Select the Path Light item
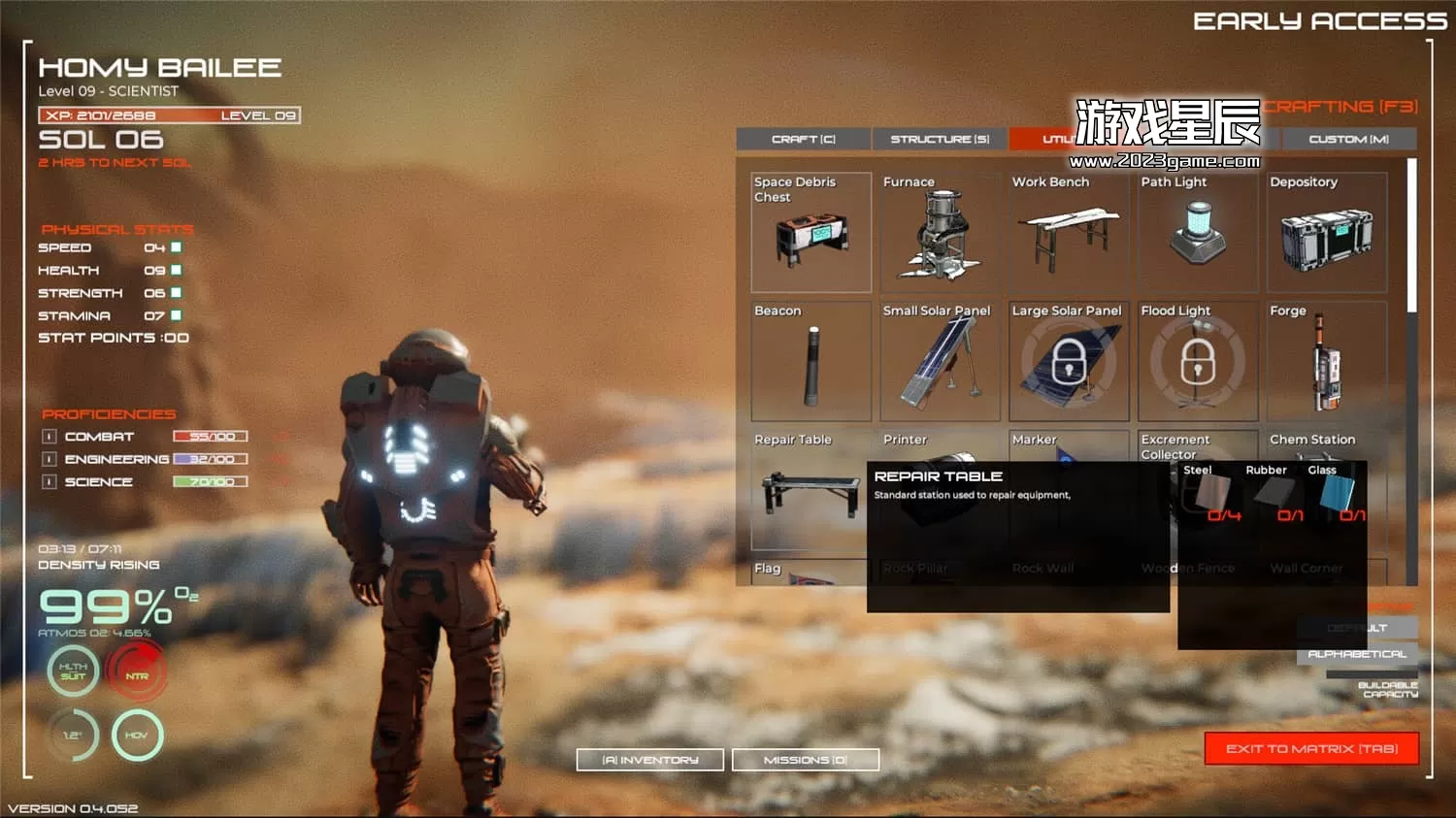1456x818 pixels. [x=1198, y=233]
